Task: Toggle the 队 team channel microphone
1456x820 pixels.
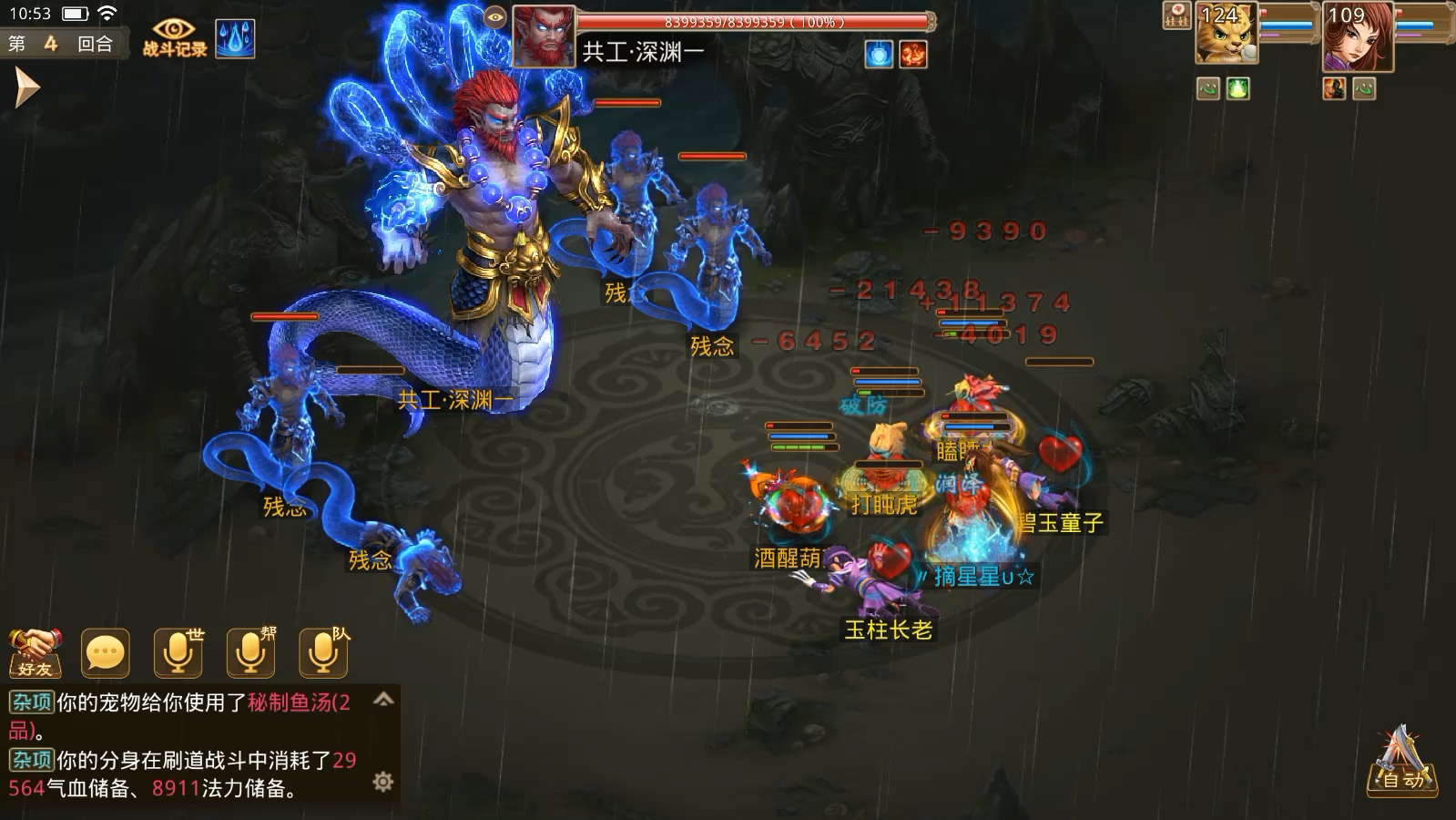Action: pos(323,651)
